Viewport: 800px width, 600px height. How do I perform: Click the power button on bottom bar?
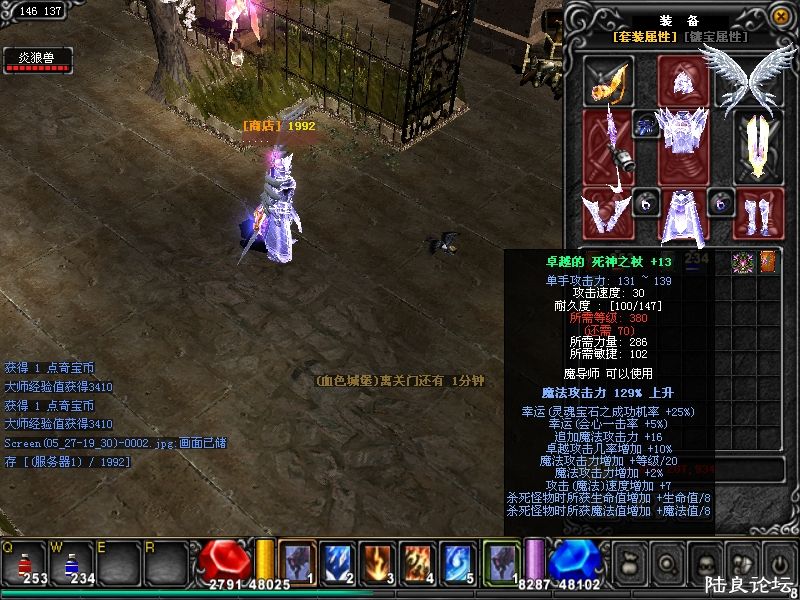point(778,563)
